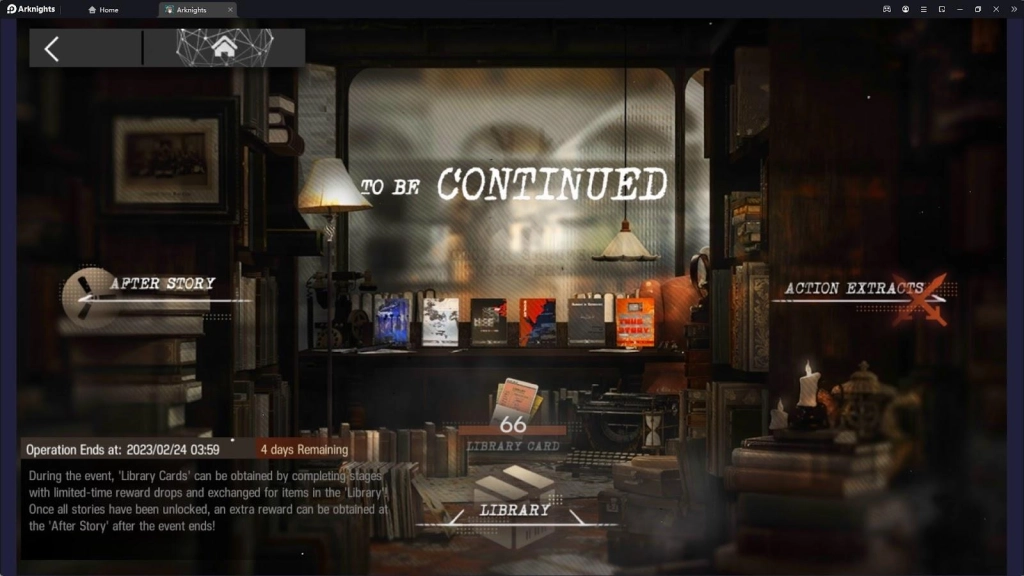Minimize the emulator window
Viewport: 1024px width, 576px height.
tap(959, 9)
